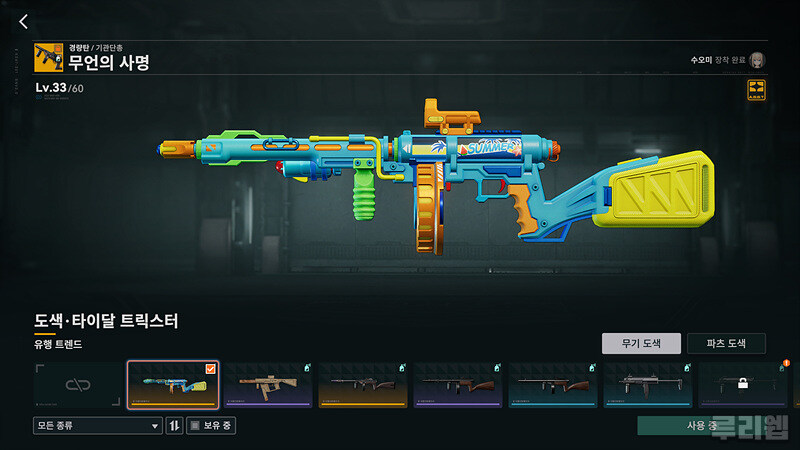Click the 수오미 character portrait
The image size is (800, 450).
[757, 60]
